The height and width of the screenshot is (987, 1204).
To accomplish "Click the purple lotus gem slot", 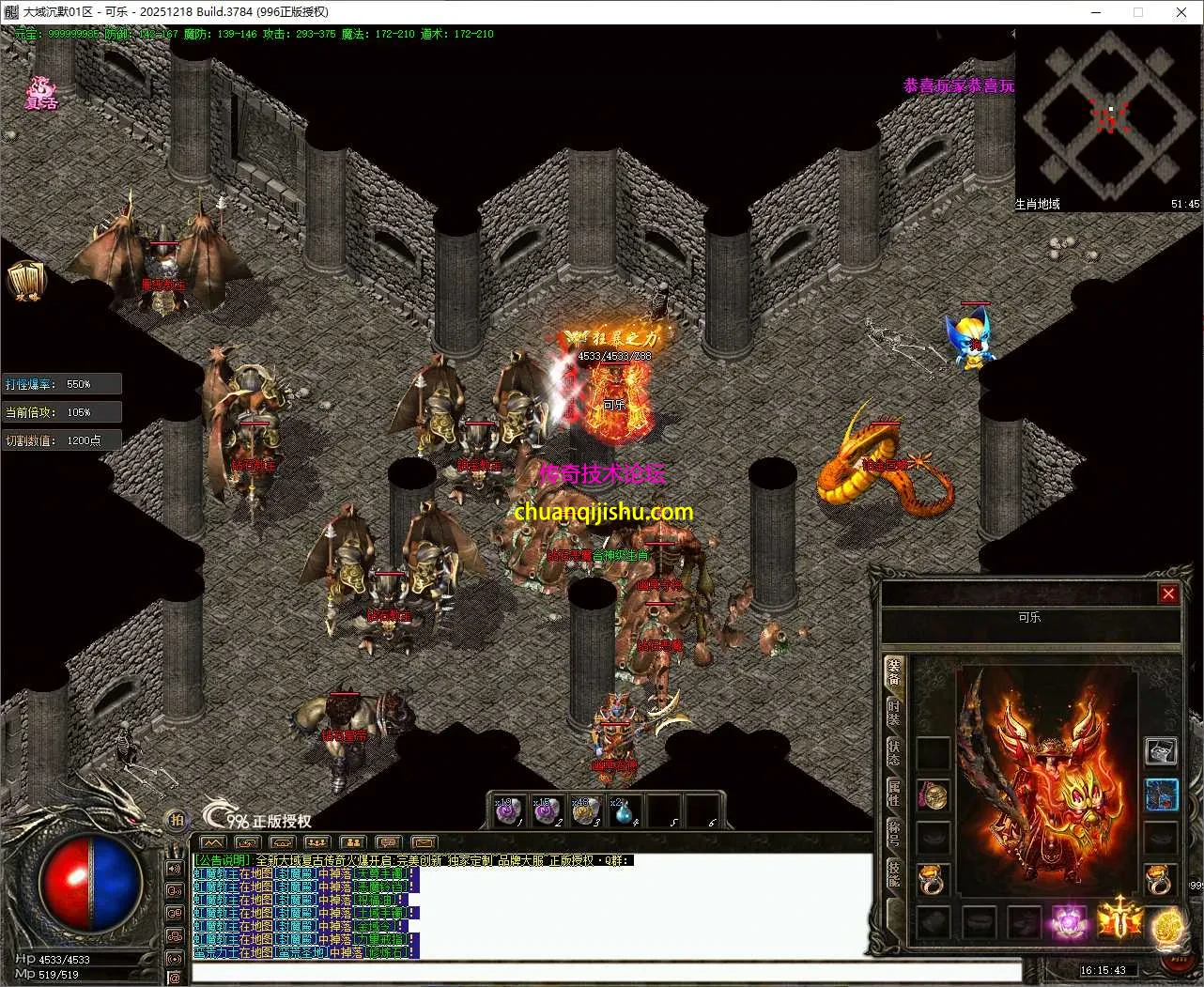I will 1069,921.
